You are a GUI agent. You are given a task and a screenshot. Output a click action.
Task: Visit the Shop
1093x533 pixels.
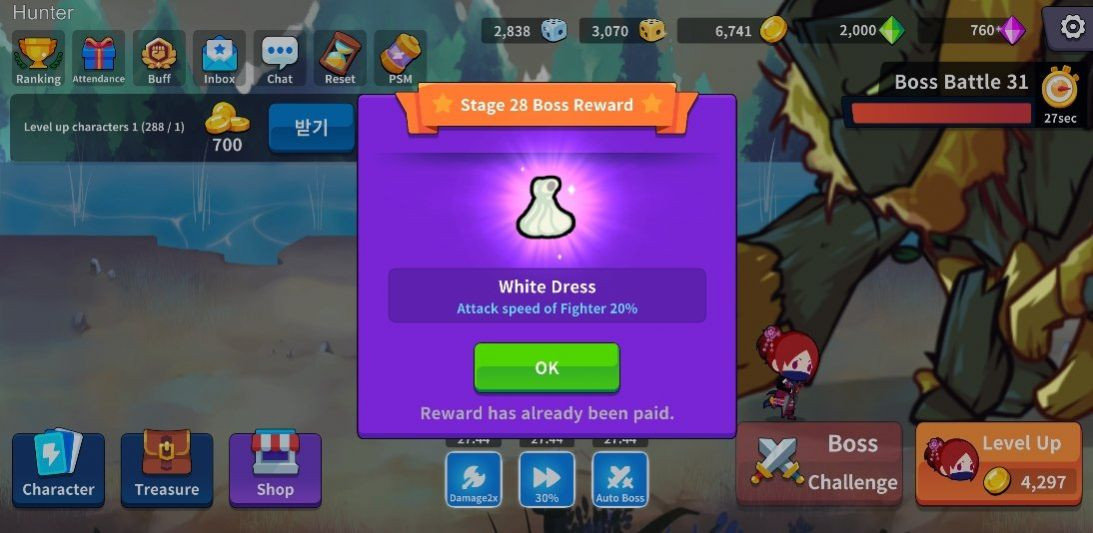click(275, 469)
